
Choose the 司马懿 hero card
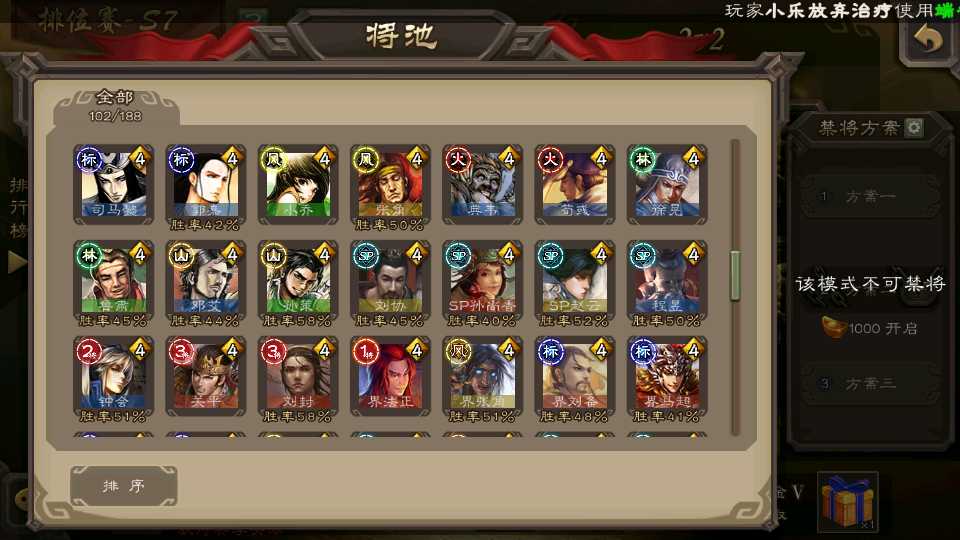112,185
